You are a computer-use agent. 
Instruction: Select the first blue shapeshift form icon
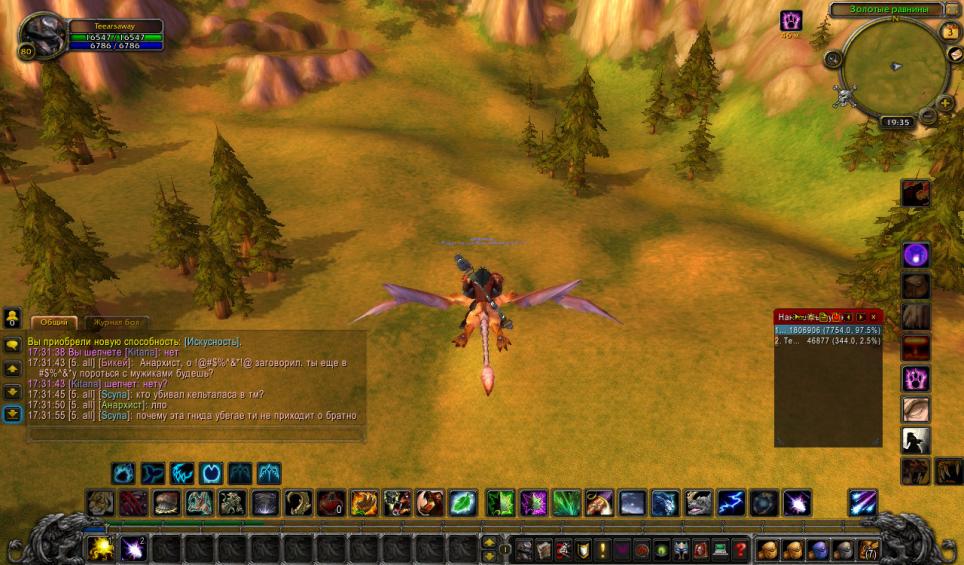coord(123,472)
